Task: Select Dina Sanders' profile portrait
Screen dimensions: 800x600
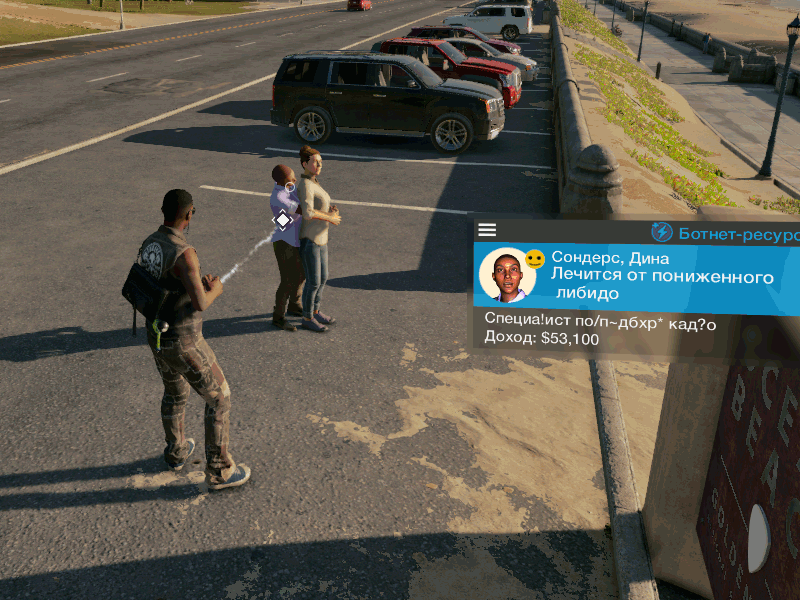Action: click(x=507, y=275)
